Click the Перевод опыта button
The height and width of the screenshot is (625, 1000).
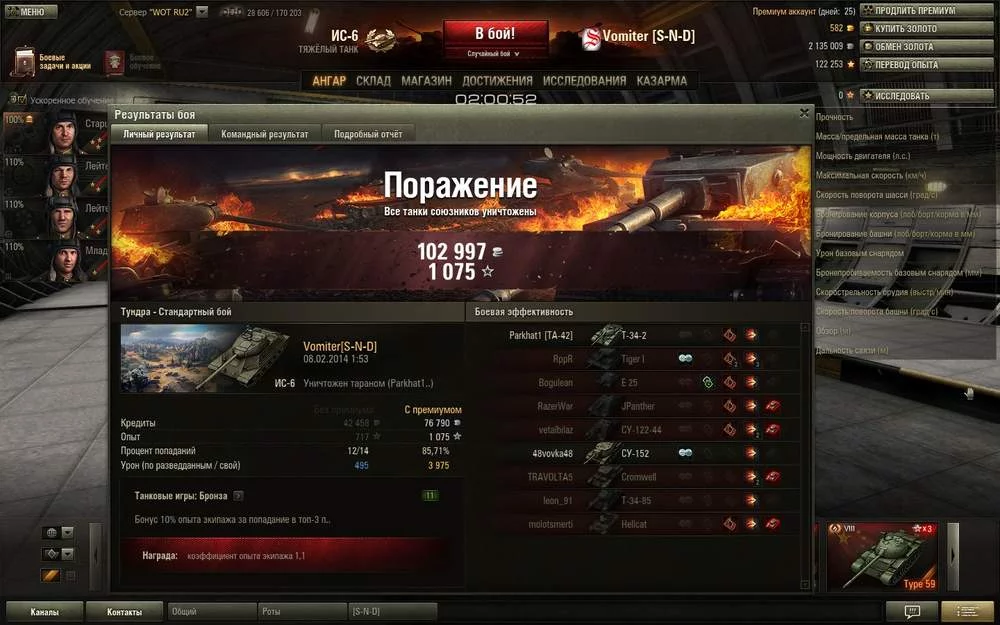click(x=912, y=65)
